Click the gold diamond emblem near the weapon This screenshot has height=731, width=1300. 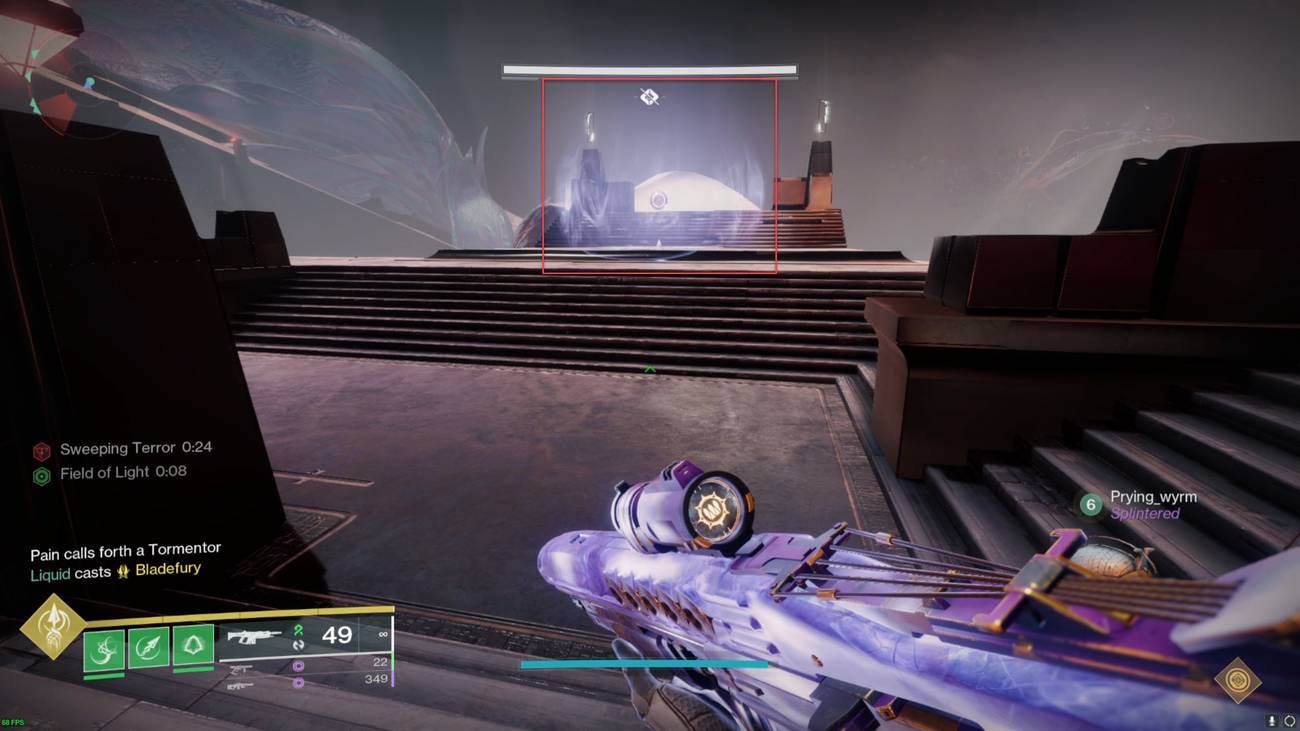[1237, 680]
